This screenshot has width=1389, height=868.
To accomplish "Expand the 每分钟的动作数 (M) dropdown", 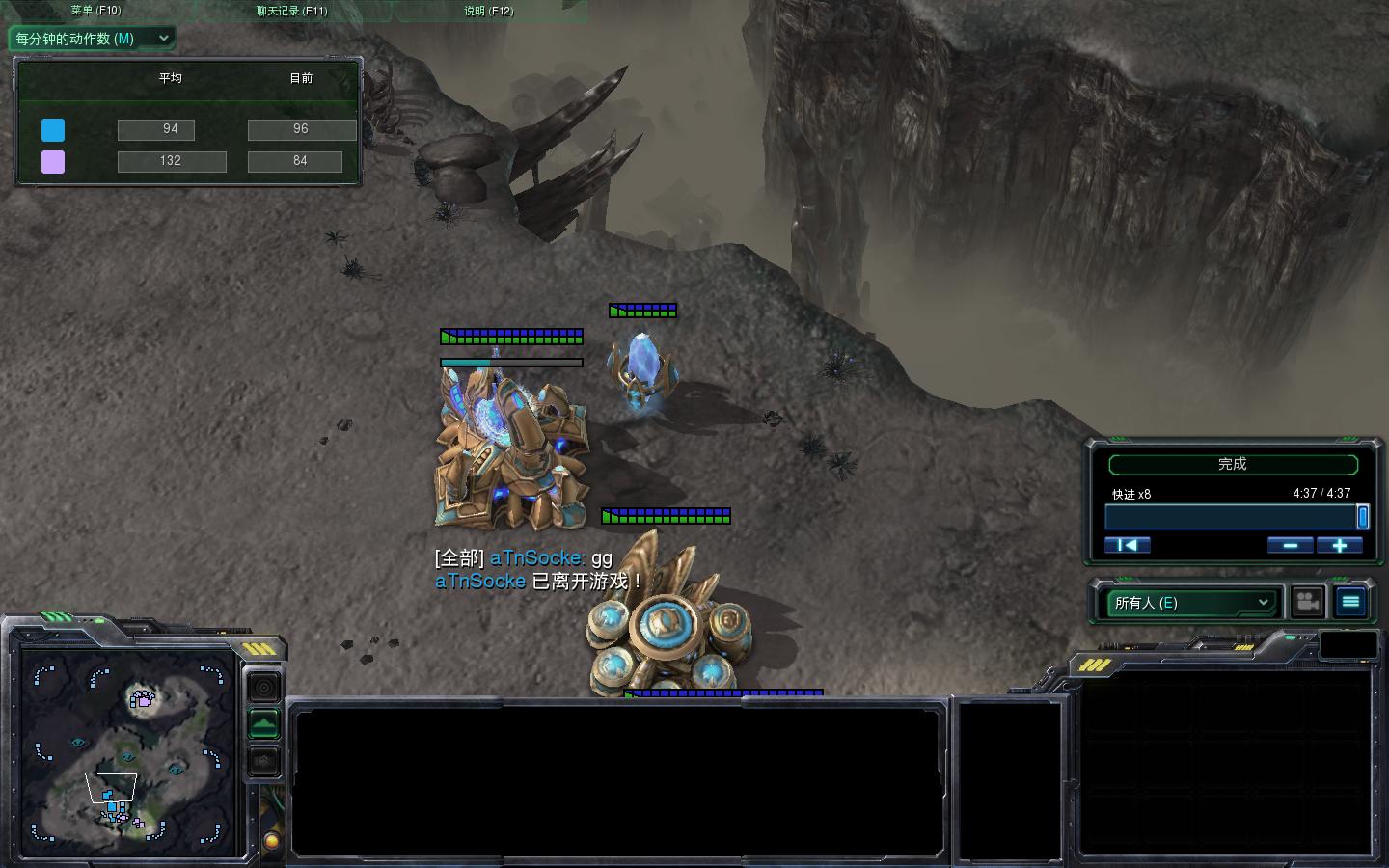I will [x=92, y=39].
